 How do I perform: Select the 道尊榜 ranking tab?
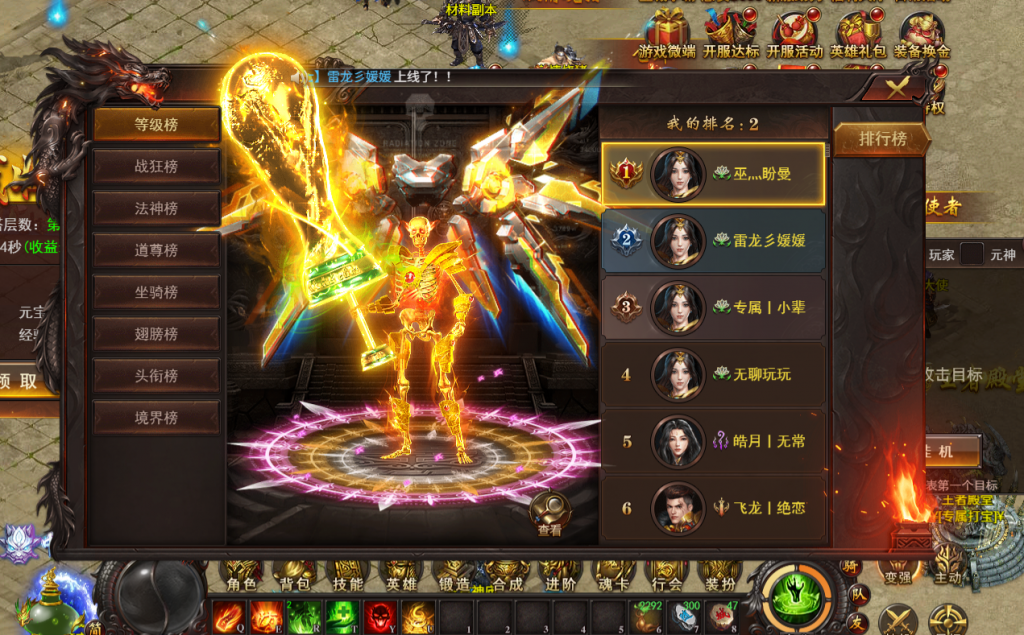(157, 251)
